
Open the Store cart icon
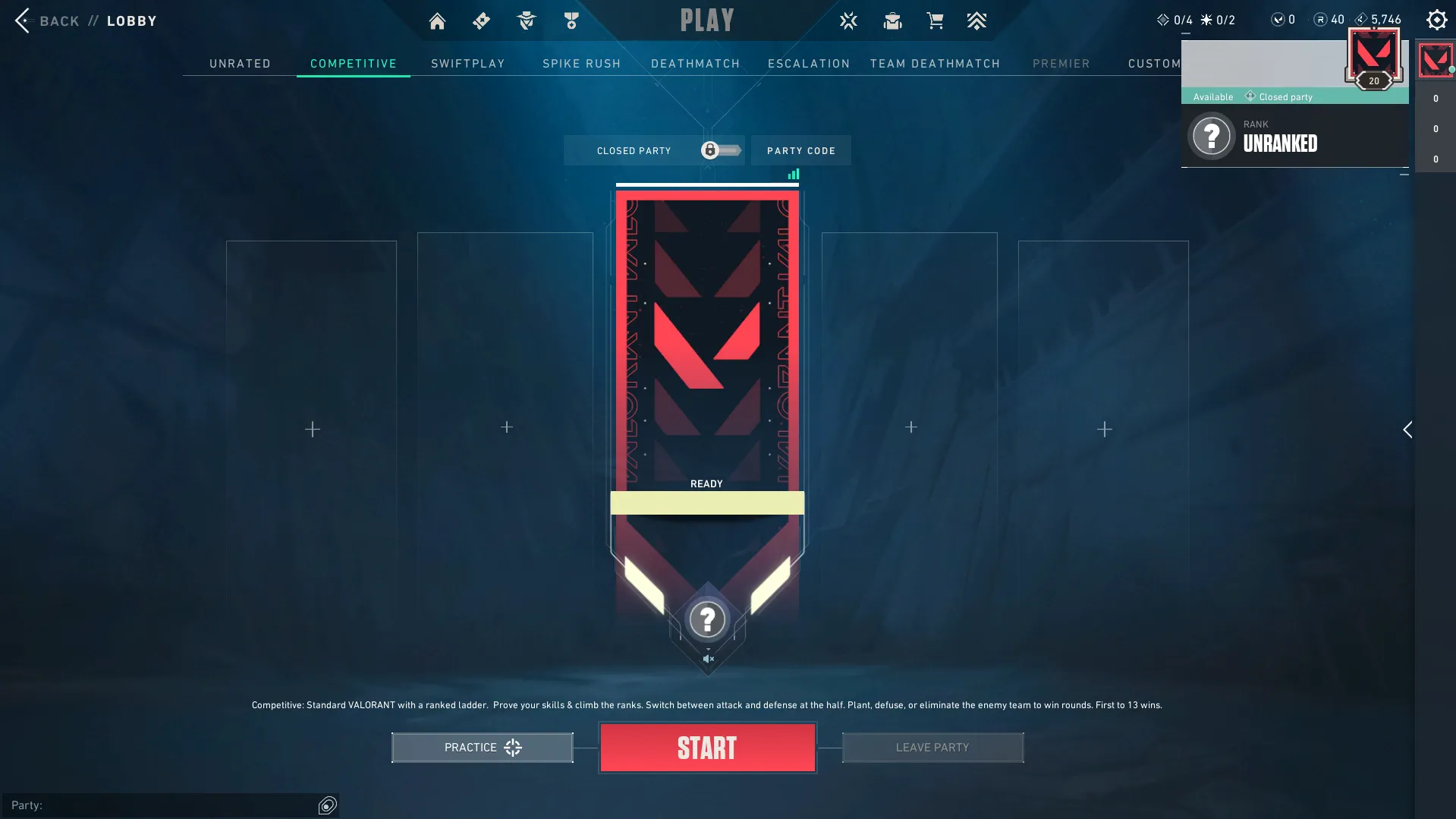935,20
